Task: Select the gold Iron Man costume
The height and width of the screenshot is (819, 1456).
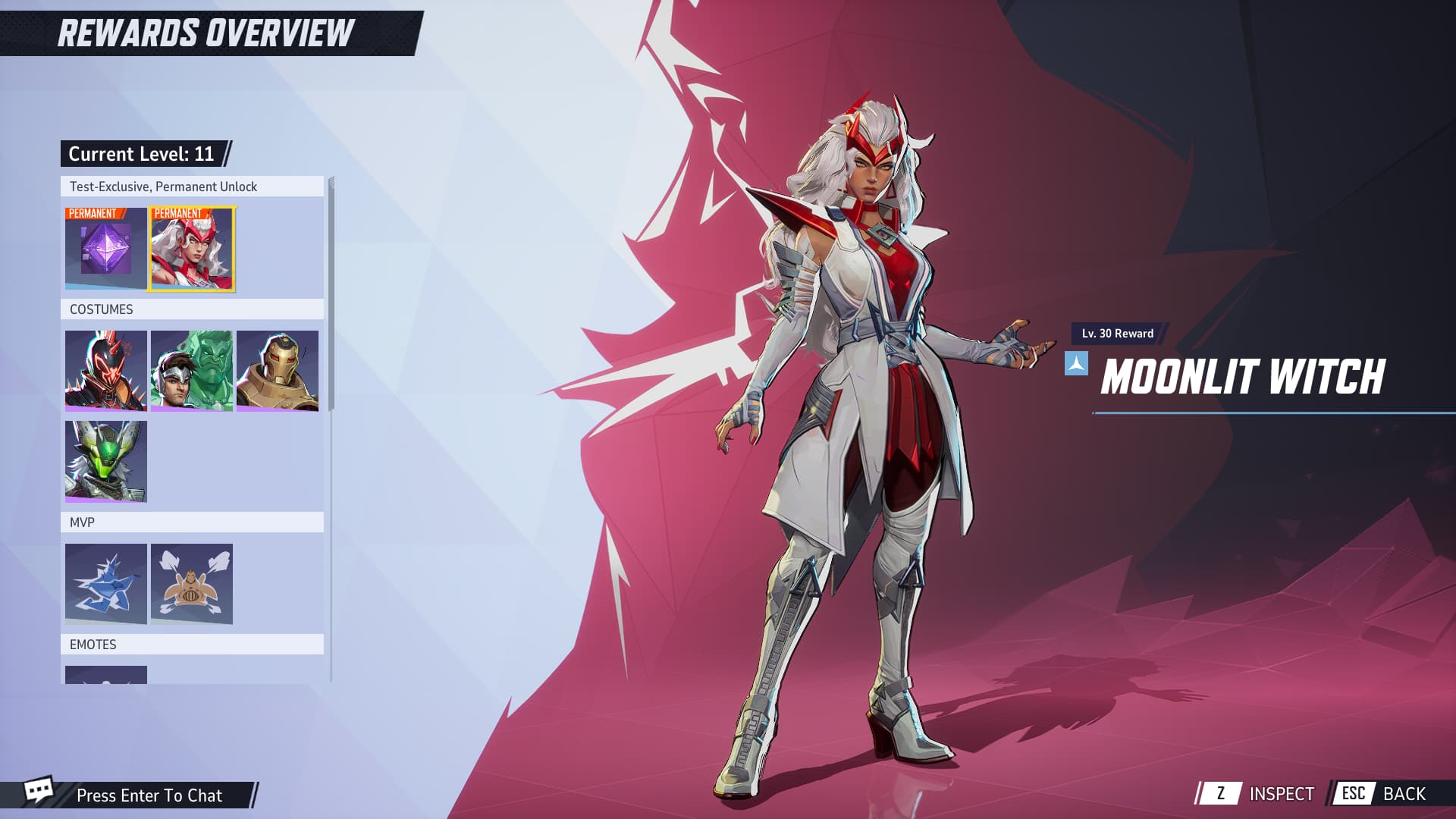Action: [278, 371]
